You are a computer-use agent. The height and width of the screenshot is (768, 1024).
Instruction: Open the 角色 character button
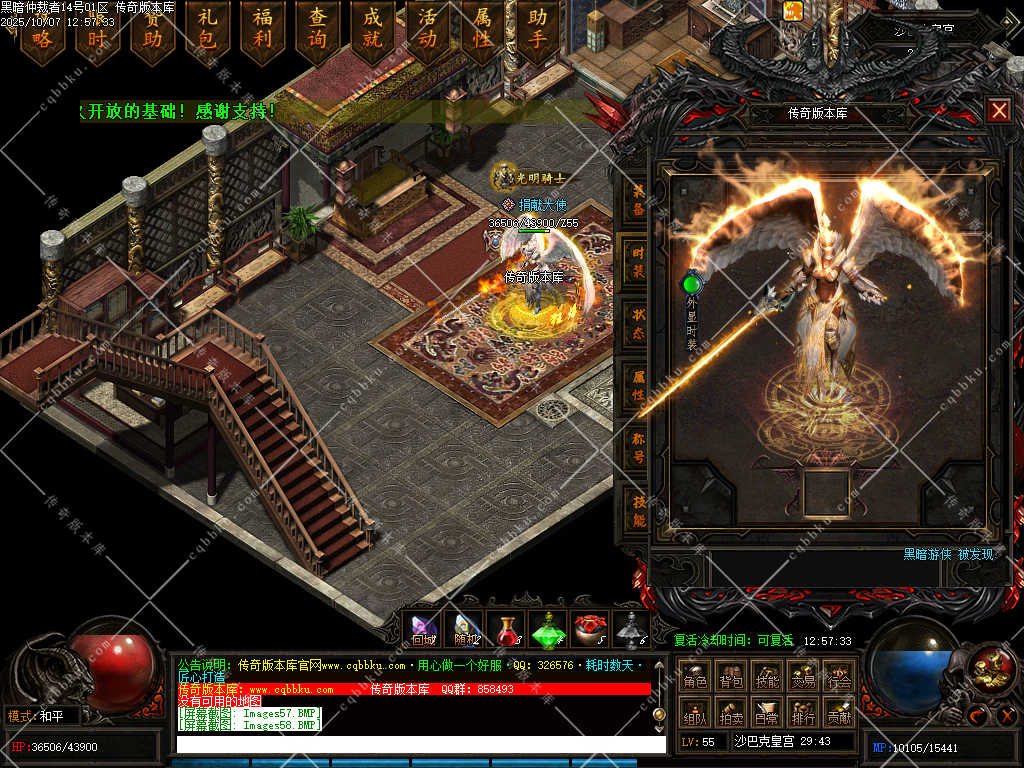pos(695,679)
